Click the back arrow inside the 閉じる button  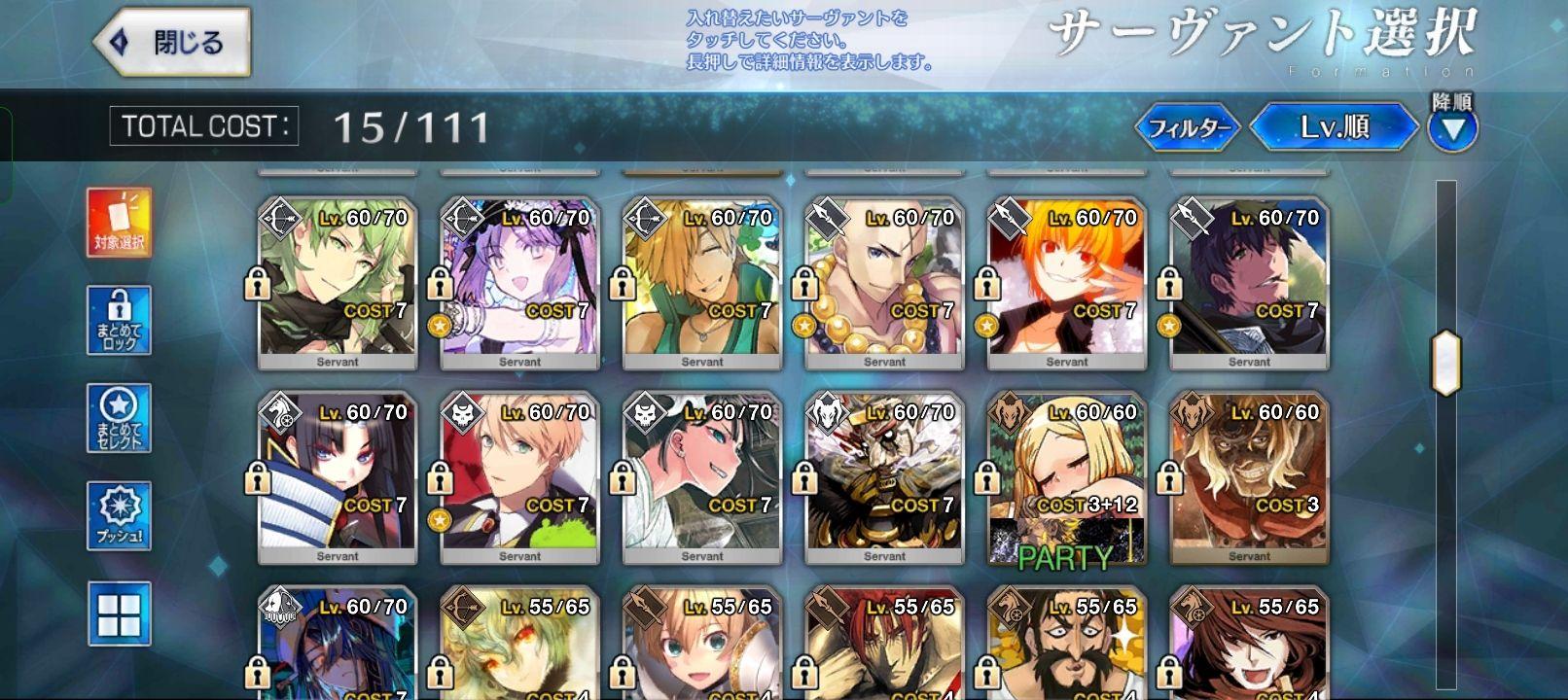(x=120, y=41)
